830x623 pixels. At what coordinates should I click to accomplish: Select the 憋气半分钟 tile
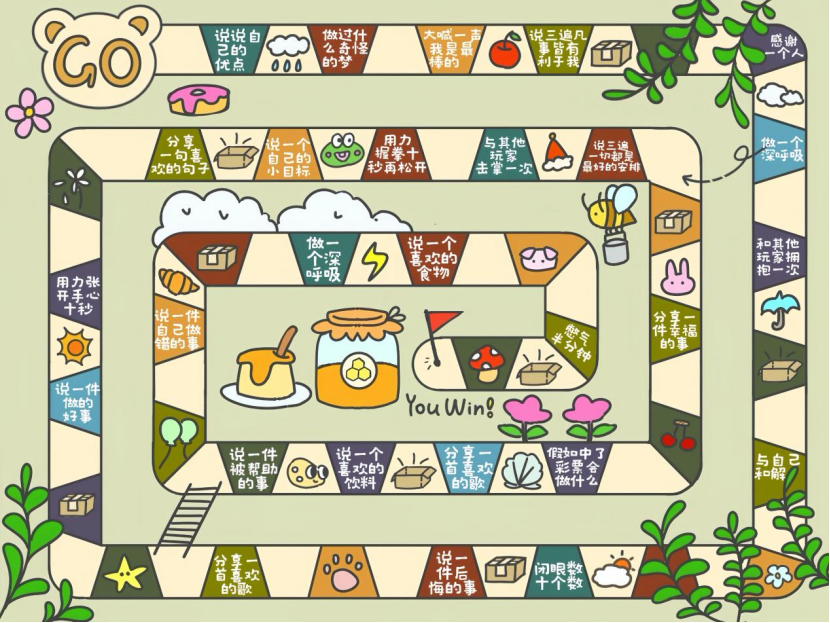(x=570, y=343)
